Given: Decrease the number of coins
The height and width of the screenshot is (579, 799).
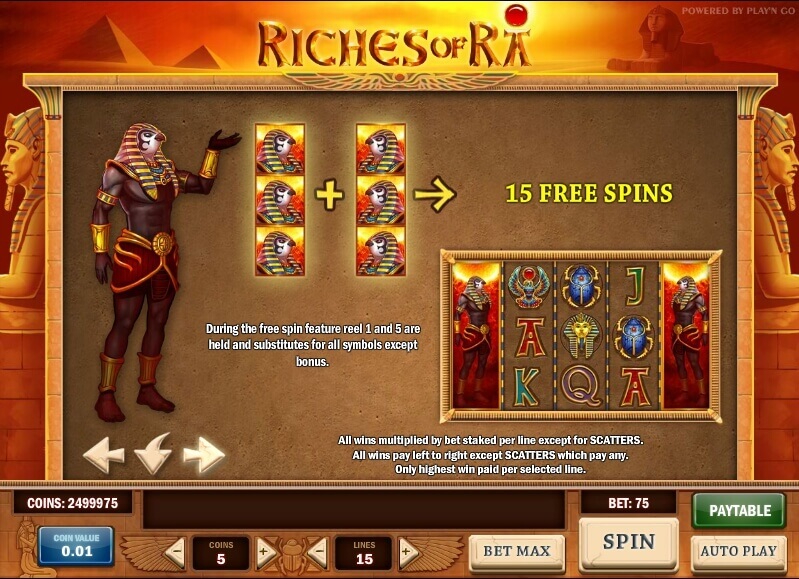Looking at the screenshot, I should click(175, 551).
